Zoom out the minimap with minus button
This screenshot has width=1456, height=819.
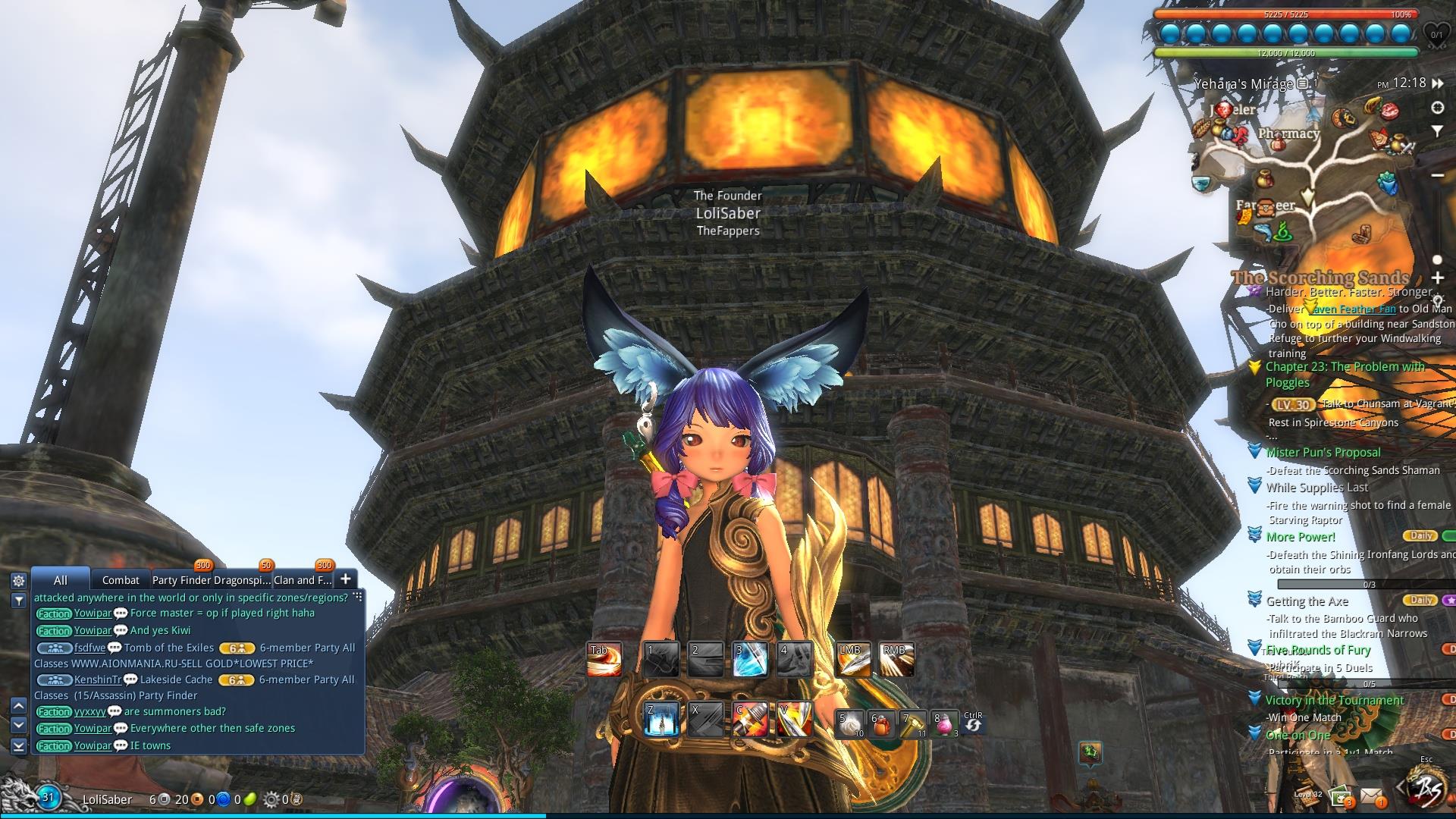click(1437, 175)
